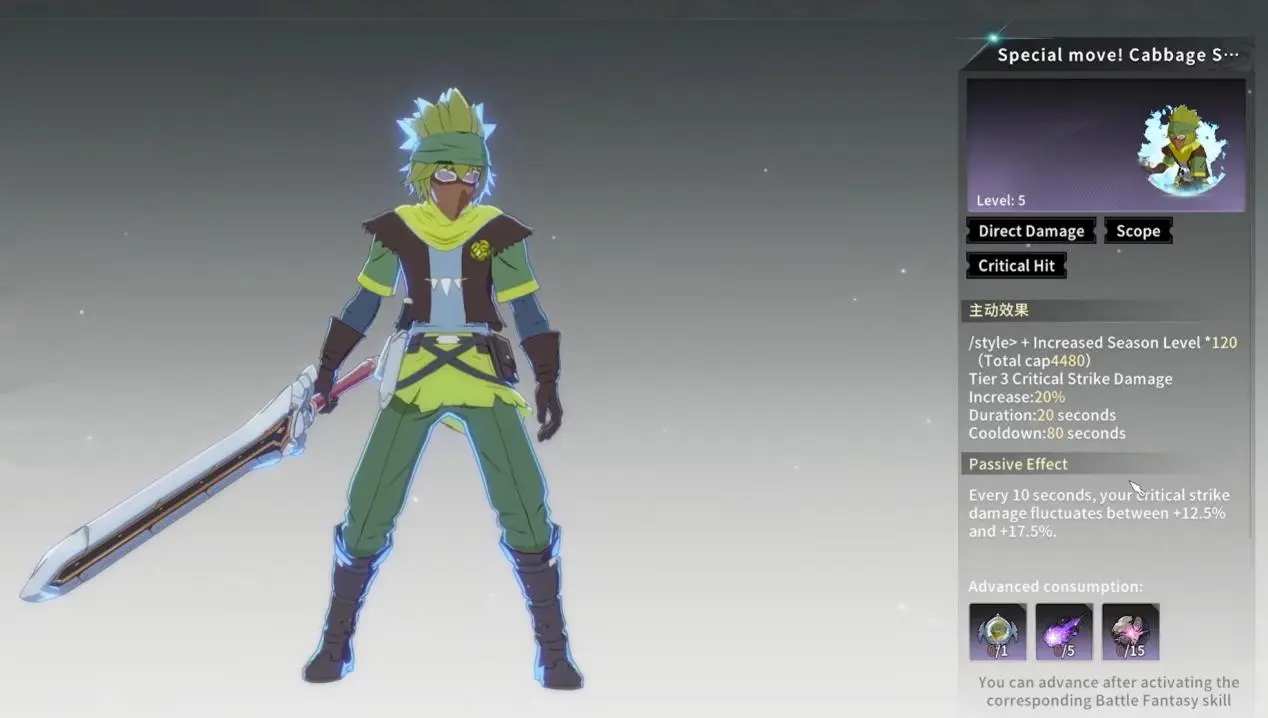
Task: Select the purple comet material slot
Action: [1063, 631]
